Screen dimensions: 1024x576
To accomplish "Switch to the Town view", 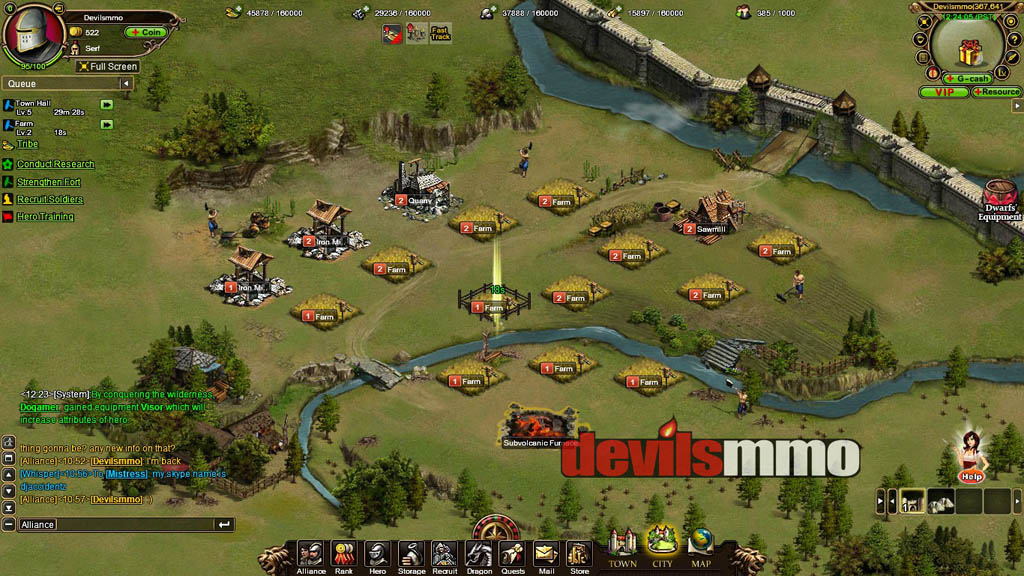I will tap(623, 548).
